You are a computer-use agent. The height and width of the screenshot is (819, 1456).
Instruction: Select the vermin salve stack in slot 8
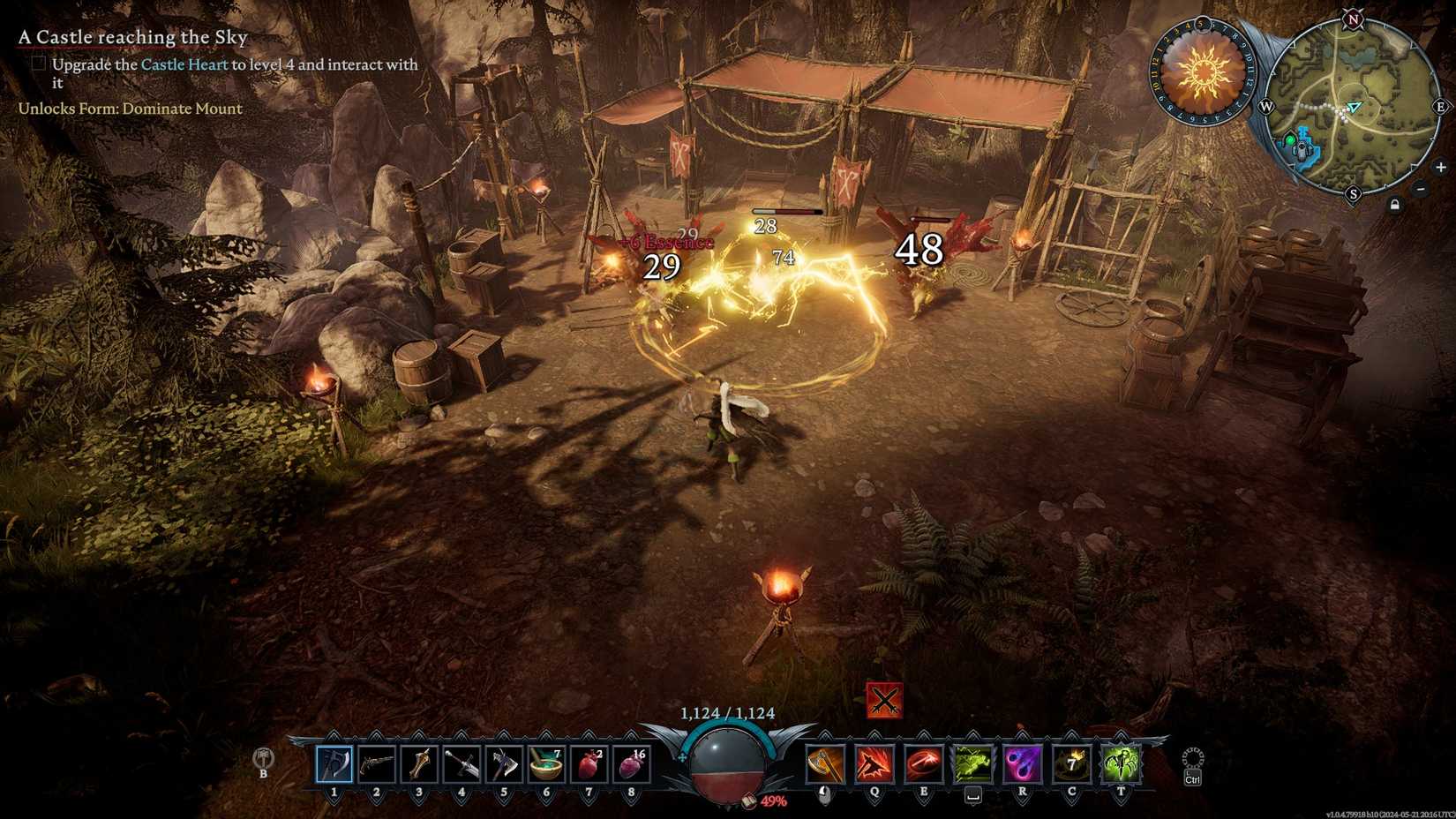(632, 766)
